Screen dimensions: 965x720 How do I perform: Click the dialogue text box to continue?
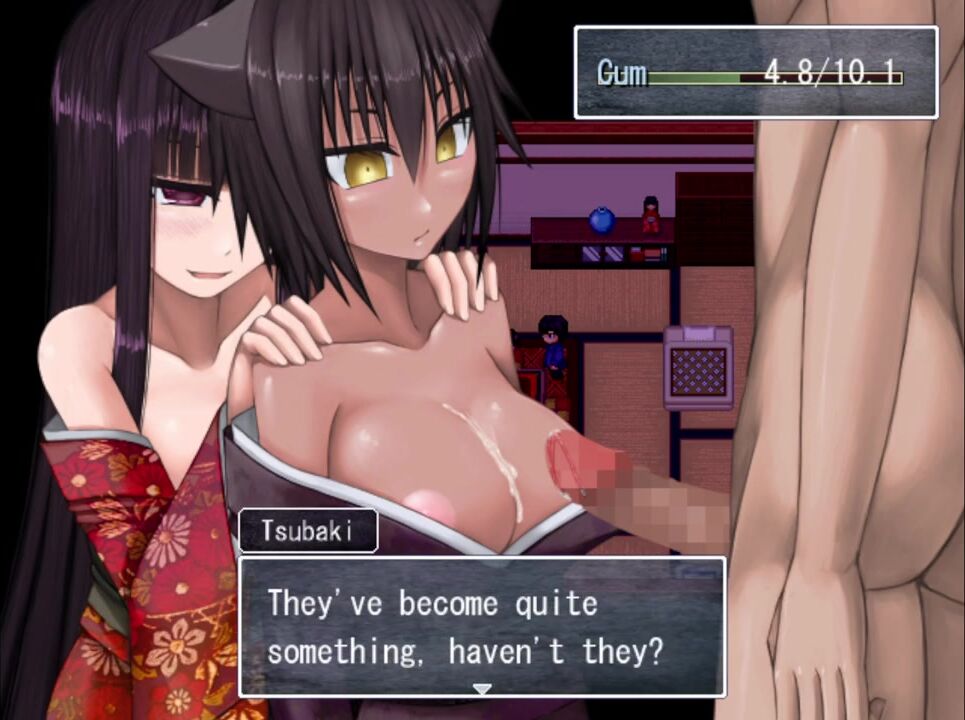(481, 626)
